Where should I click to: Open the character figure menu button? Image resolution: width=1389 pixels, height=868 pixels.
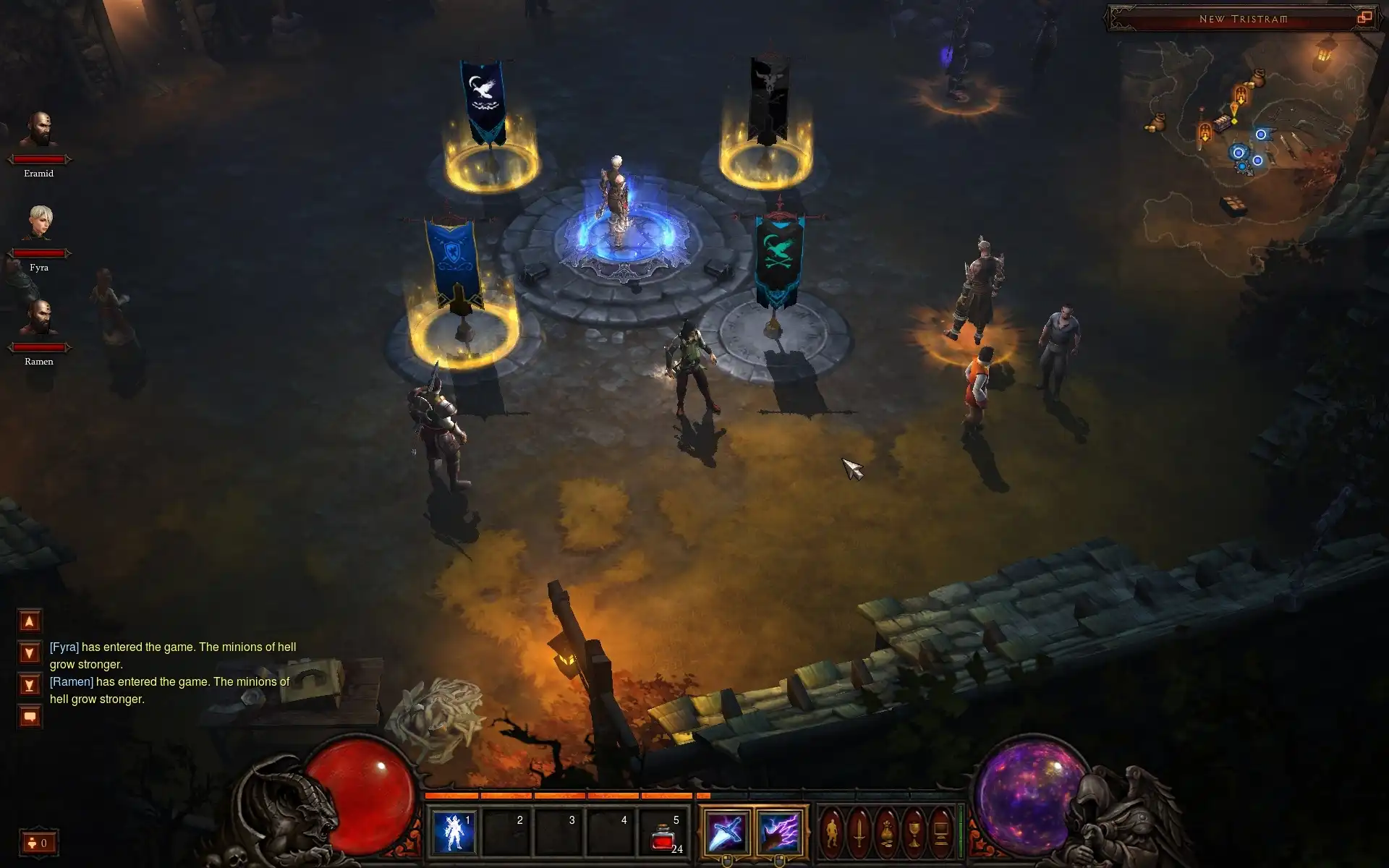(832, 832)
